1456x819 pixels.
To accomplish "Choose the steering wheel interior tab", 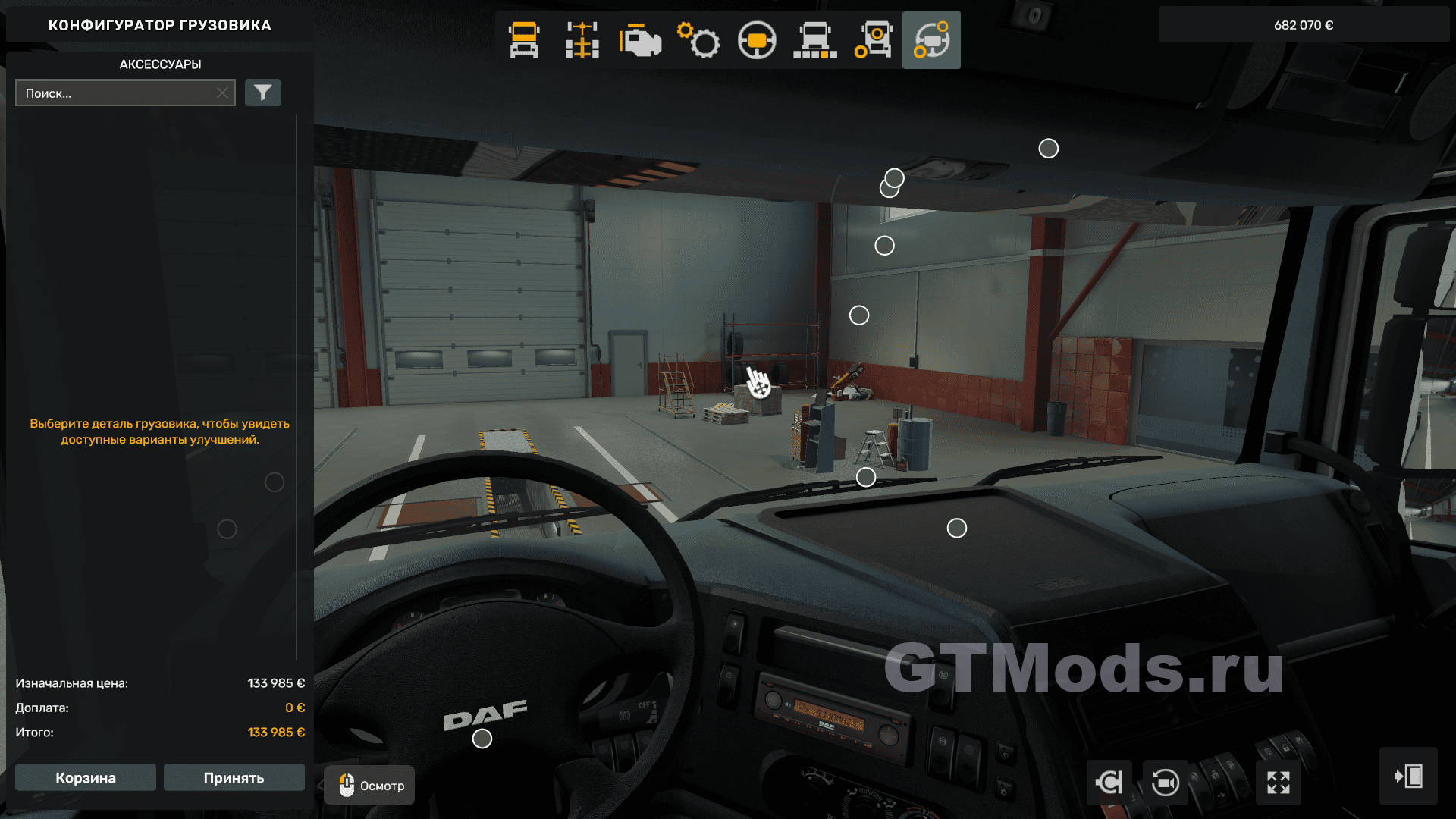I will [x=757, y=40].
